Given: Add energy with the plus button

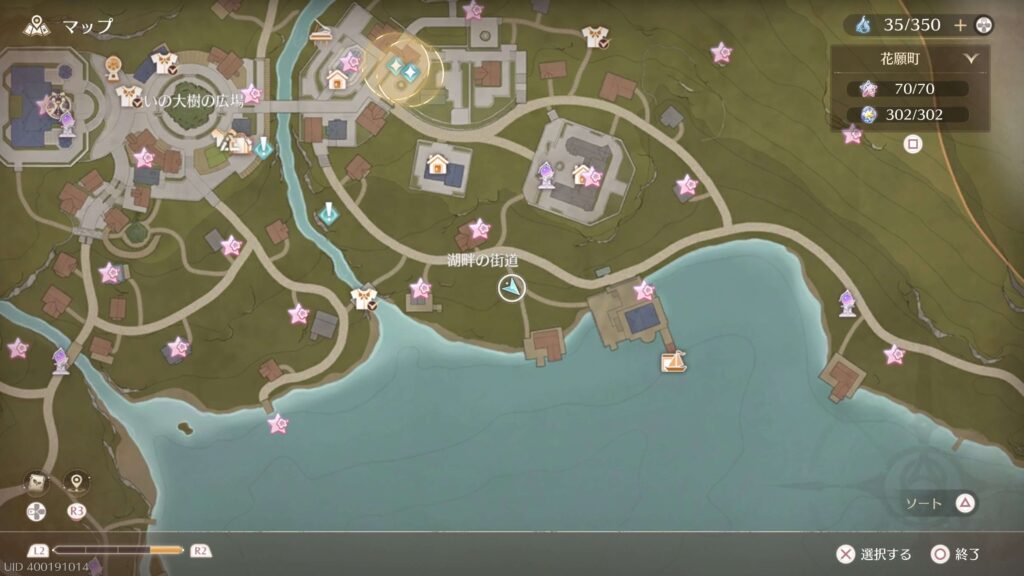Looking at the screenshot, I should click(960, 25).
